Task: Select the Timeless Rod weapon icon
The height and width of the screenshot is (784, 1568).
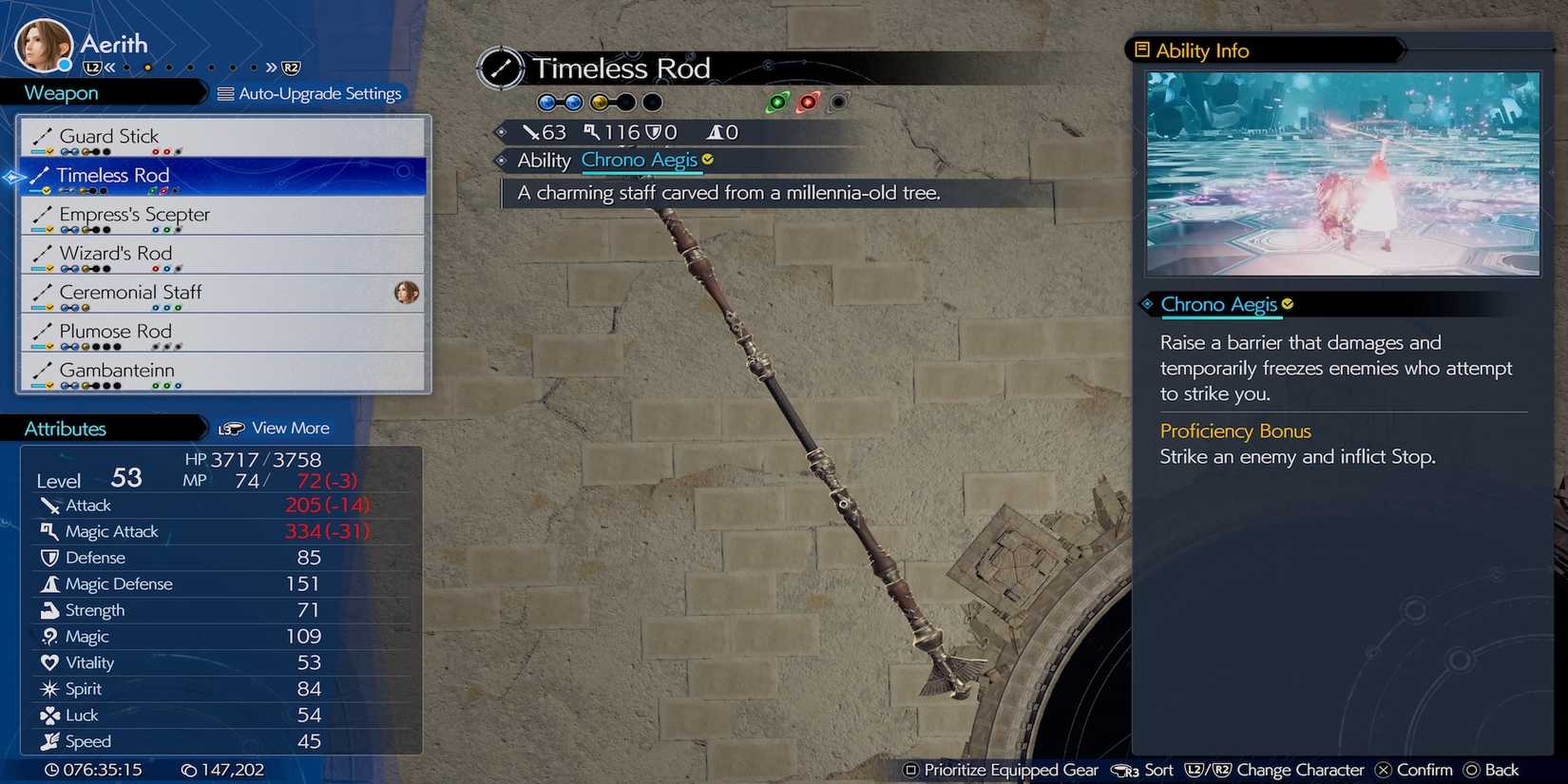Action: click(42, 175)
